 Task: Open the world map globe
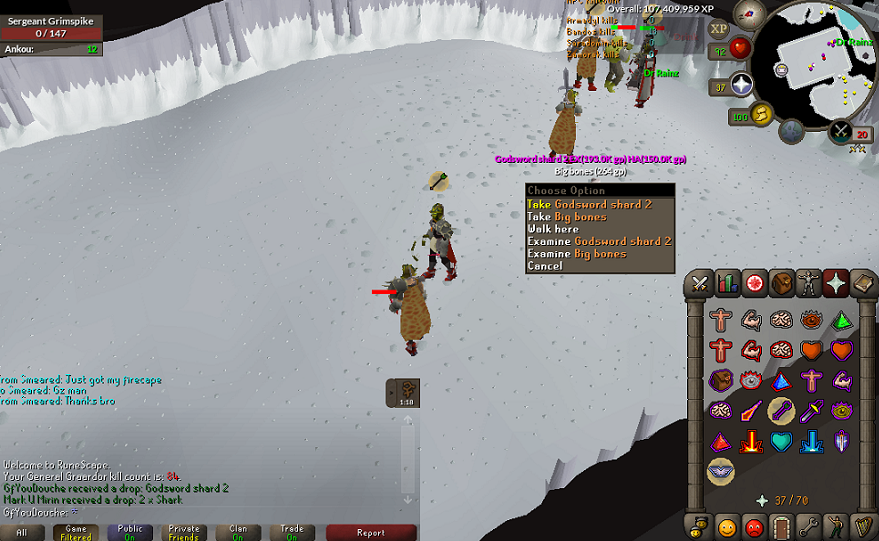coord(792,130)
